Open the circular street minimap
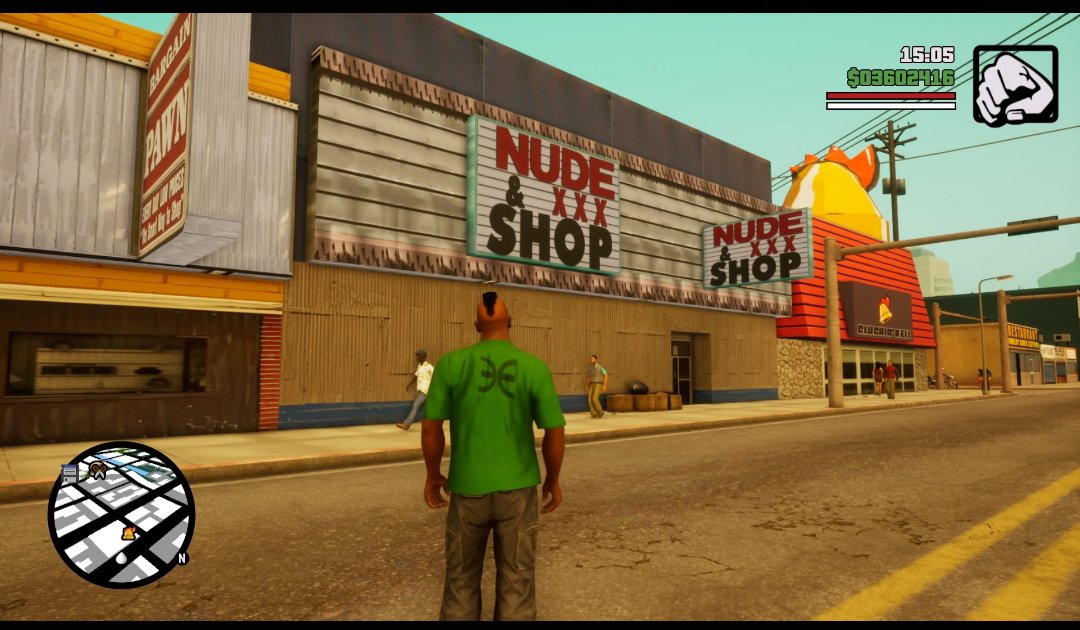This screenshot has height=630, width=1080. (121, 514)
